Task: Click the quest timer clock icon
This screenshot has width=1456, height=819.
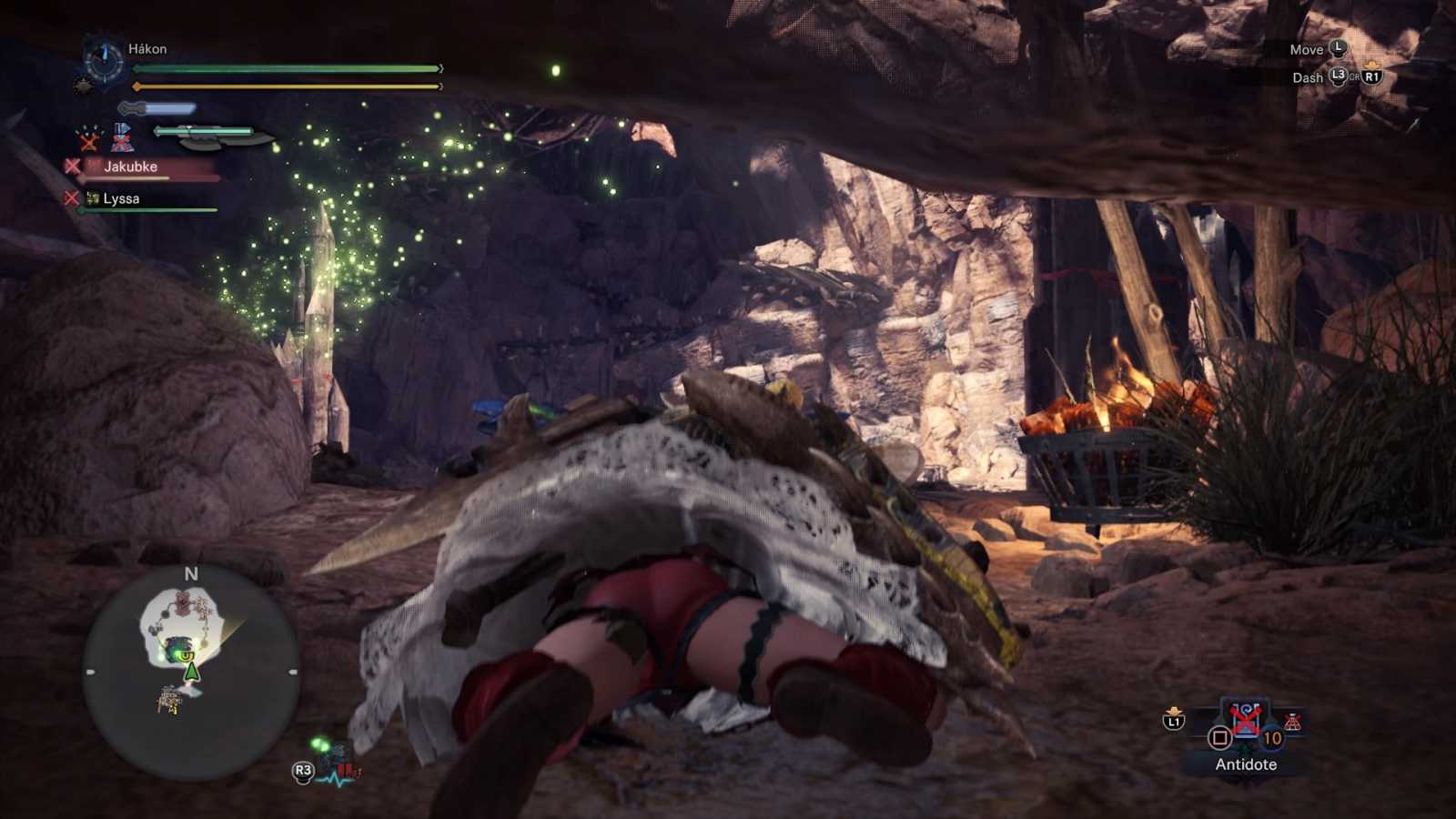Action: (103, 62)
